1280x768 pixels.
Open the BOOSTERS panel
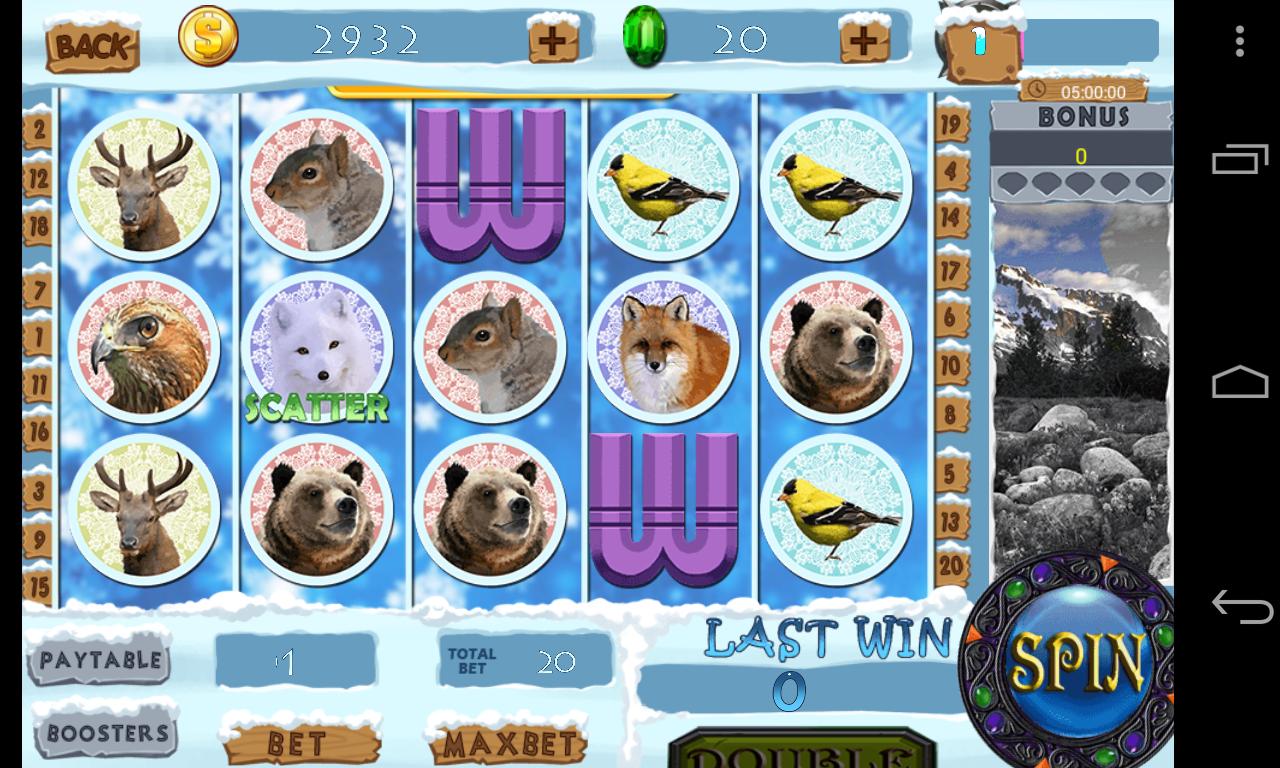point(104,732)
